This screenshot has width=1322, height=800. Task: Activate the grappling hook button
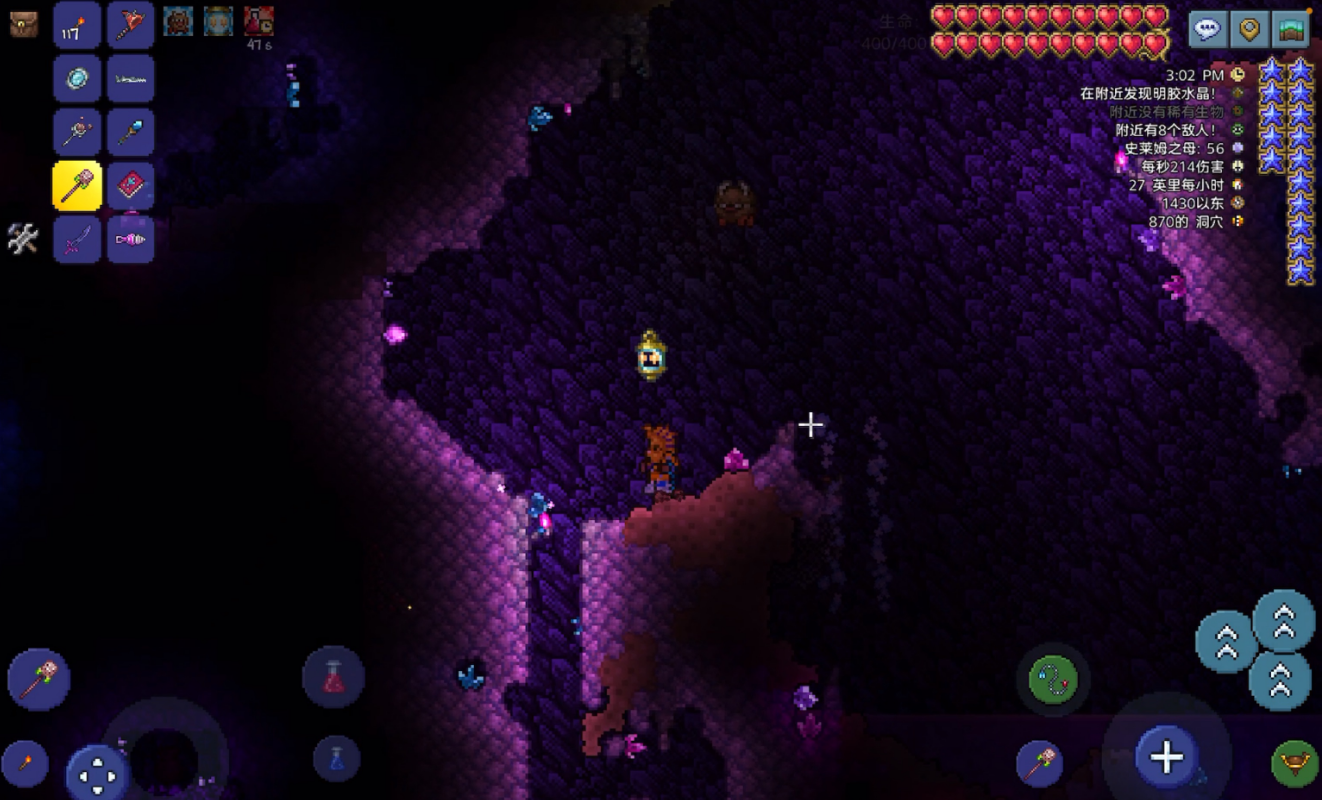[1054, 680]
